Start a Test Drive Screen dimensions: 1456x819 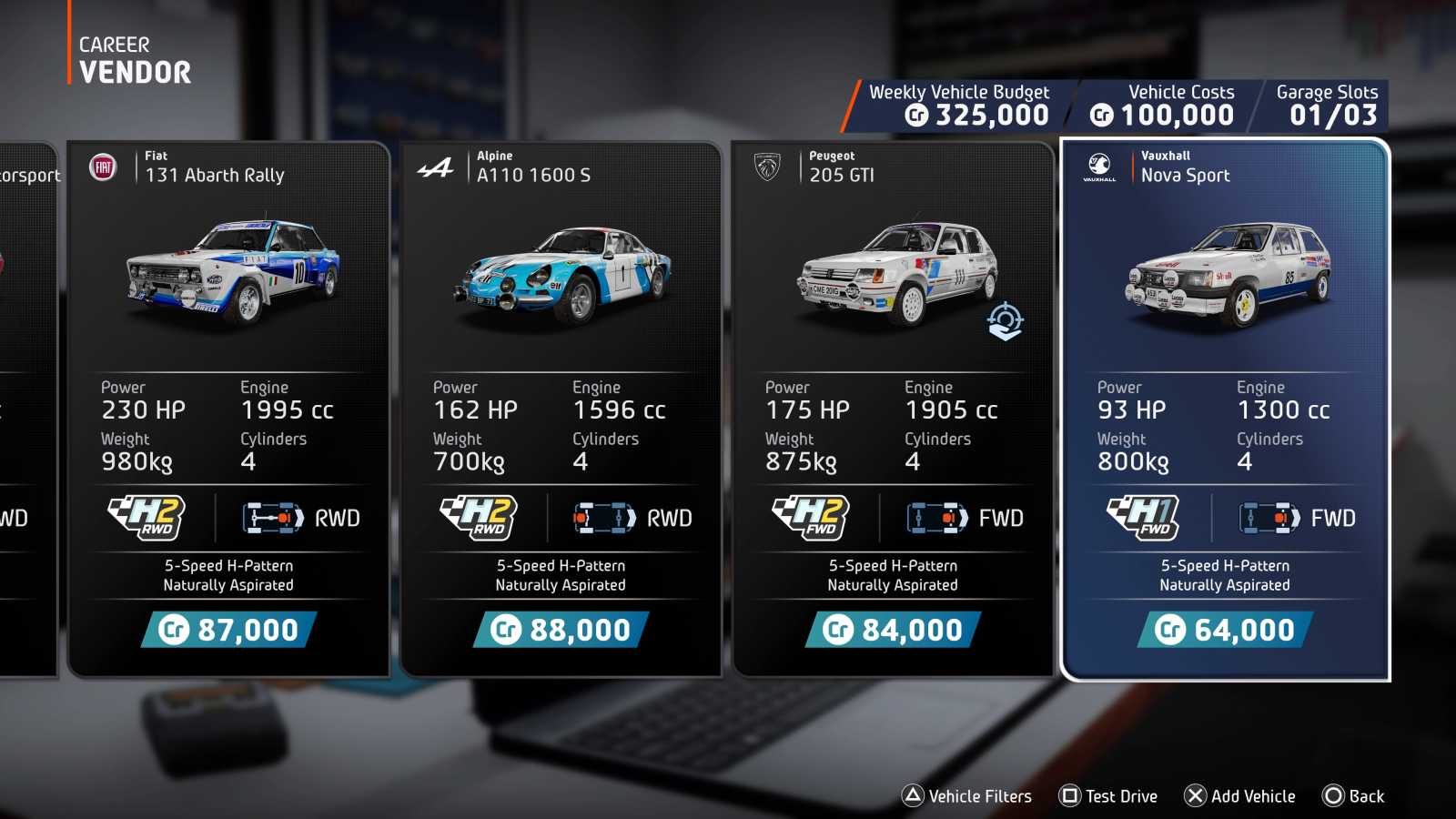[x=1108, y=796]
